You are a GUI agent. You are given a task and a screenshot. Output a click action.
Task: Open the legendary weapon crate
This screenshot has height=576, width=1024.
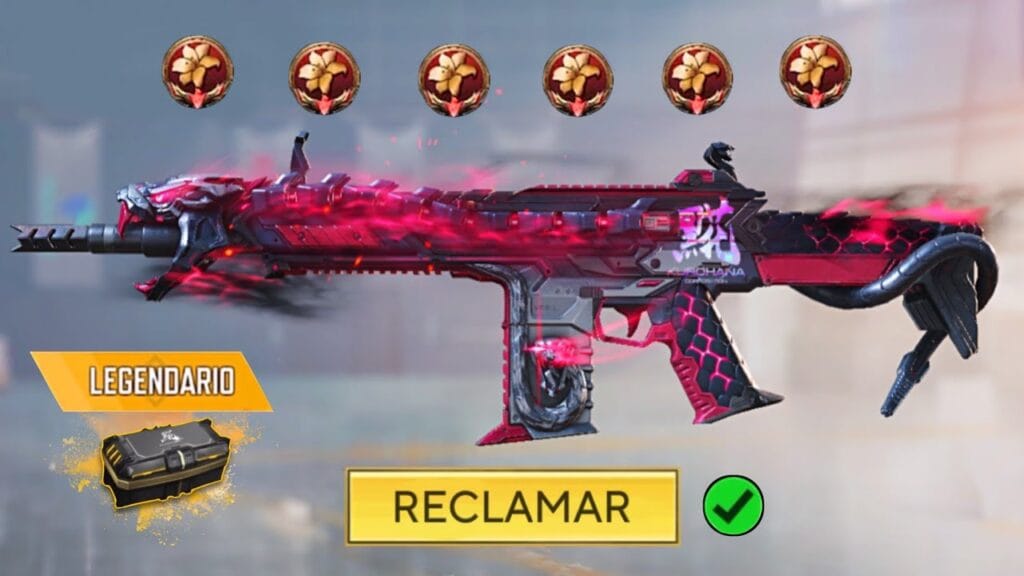click(x=166, y=462)
